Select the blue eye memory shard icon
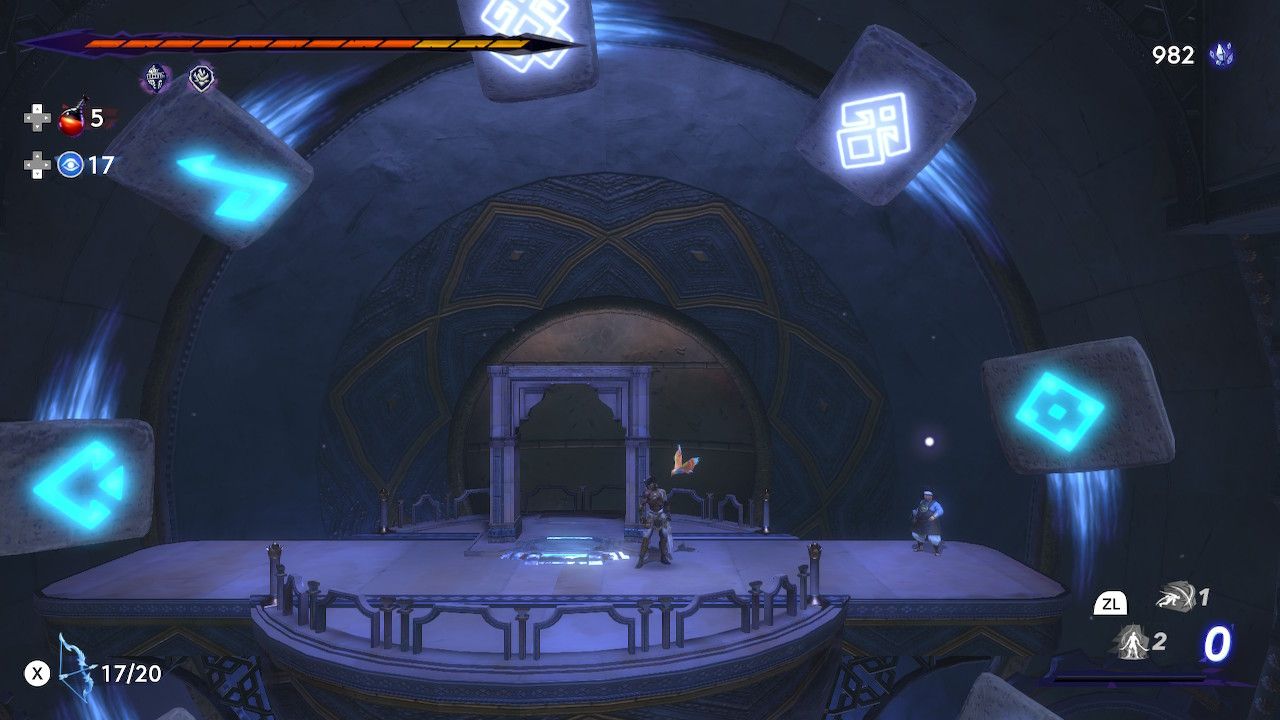 click(70, 165)
